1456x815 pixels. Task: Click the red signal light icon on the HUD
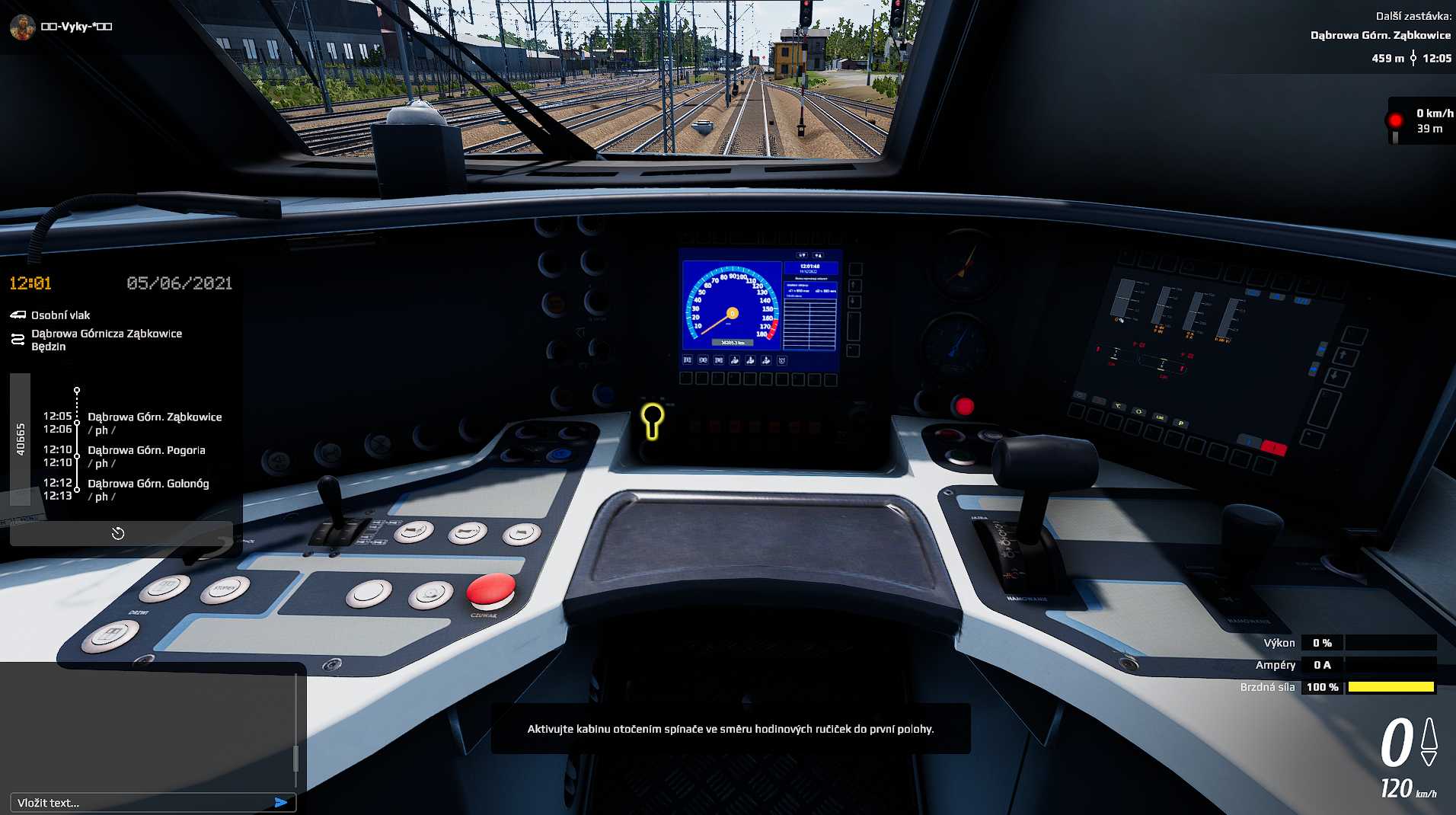[x=1394, y=119]
